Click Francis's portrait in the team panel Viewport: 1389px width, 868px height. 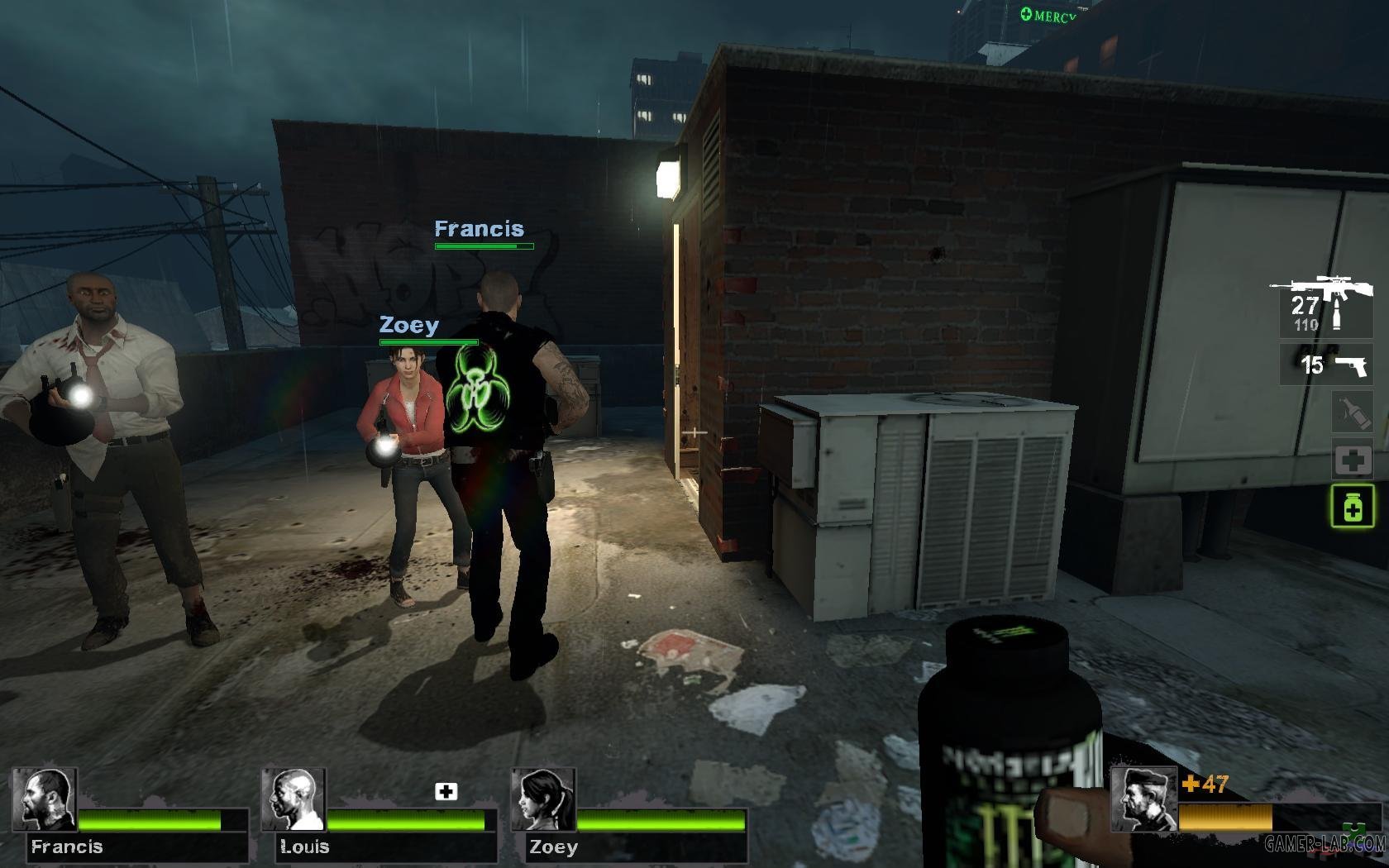click(x=45, y=800)
